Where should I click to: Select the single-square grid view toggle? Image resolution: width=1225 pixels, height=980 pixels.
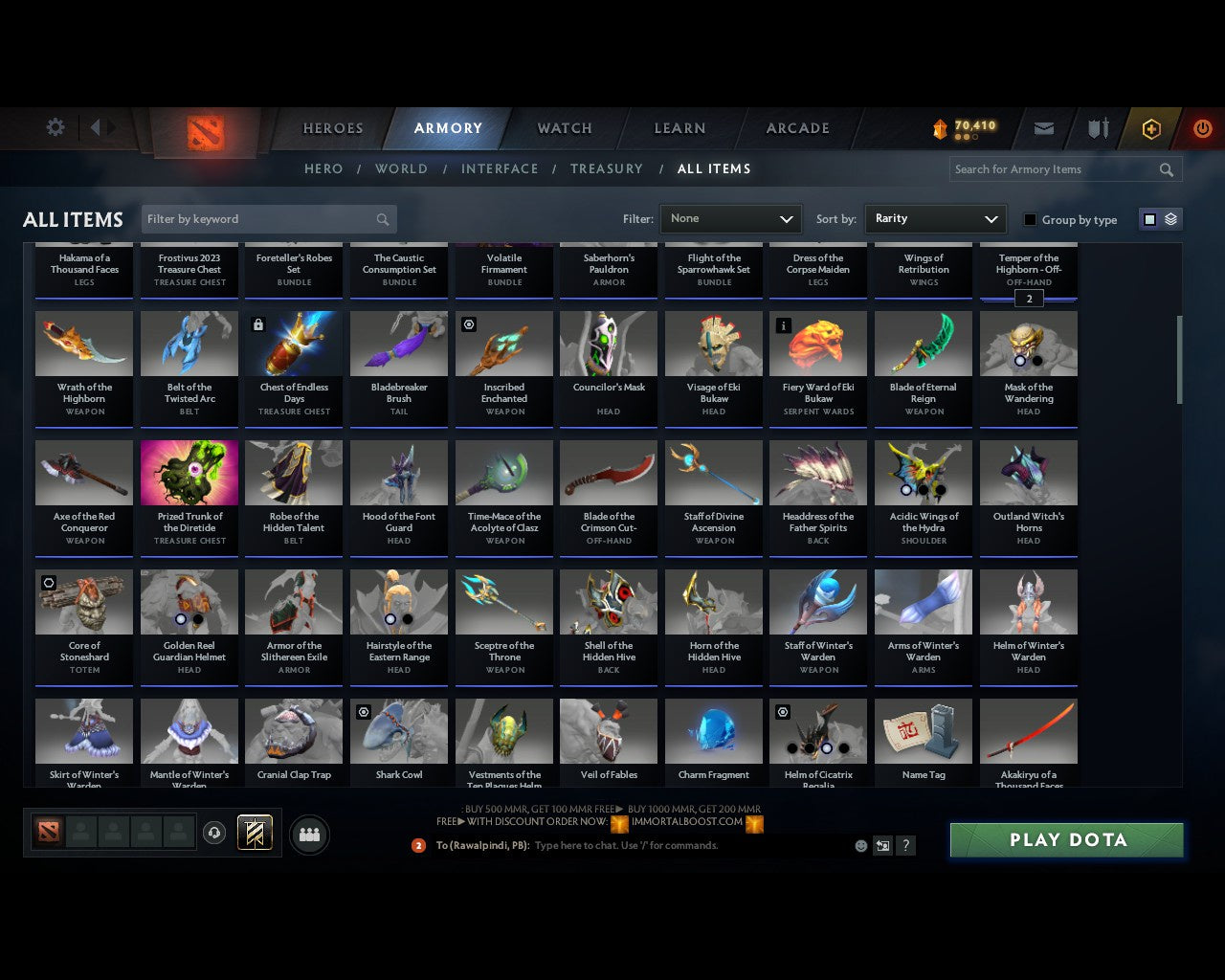click(x=1149, y=218)
